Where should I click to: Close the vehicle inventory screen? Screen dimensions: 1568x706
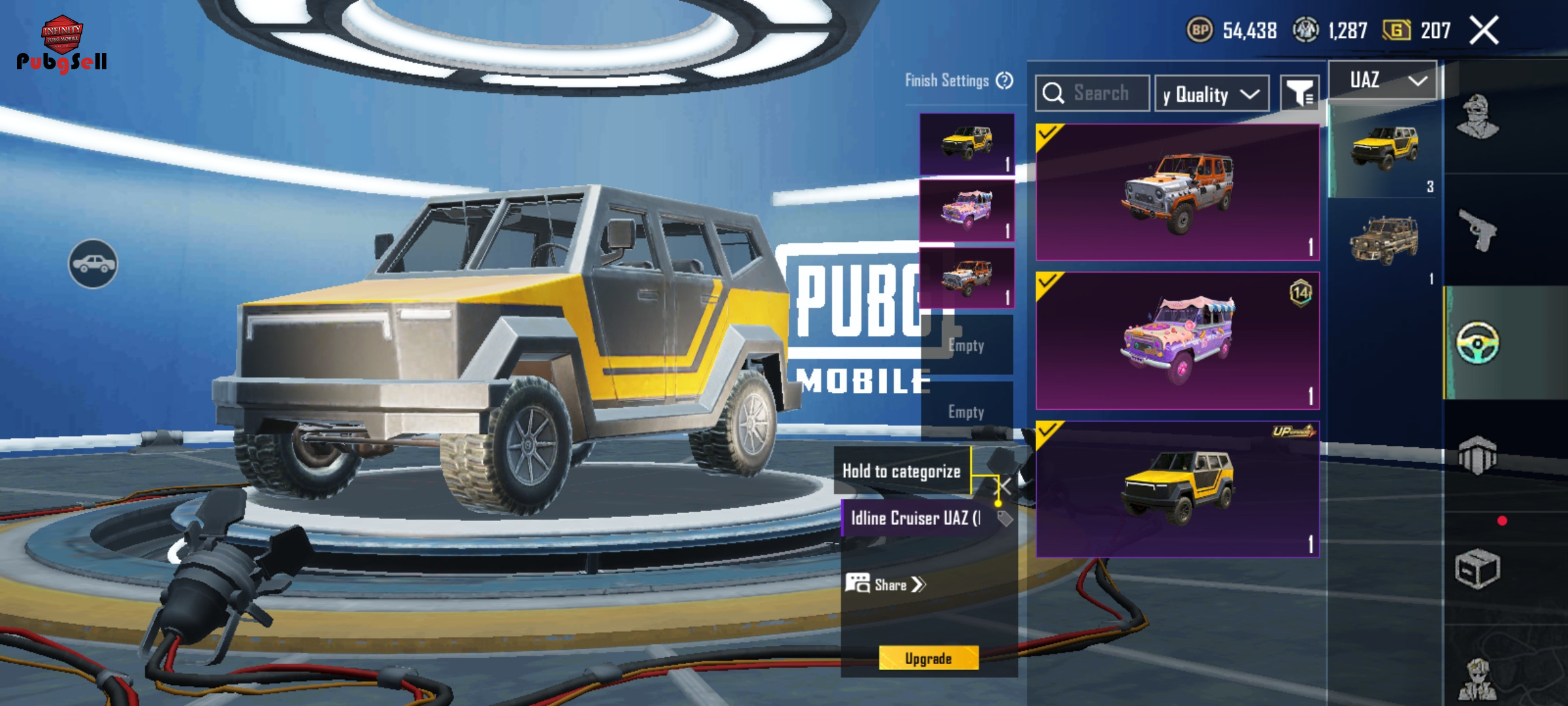(1484, 31)
